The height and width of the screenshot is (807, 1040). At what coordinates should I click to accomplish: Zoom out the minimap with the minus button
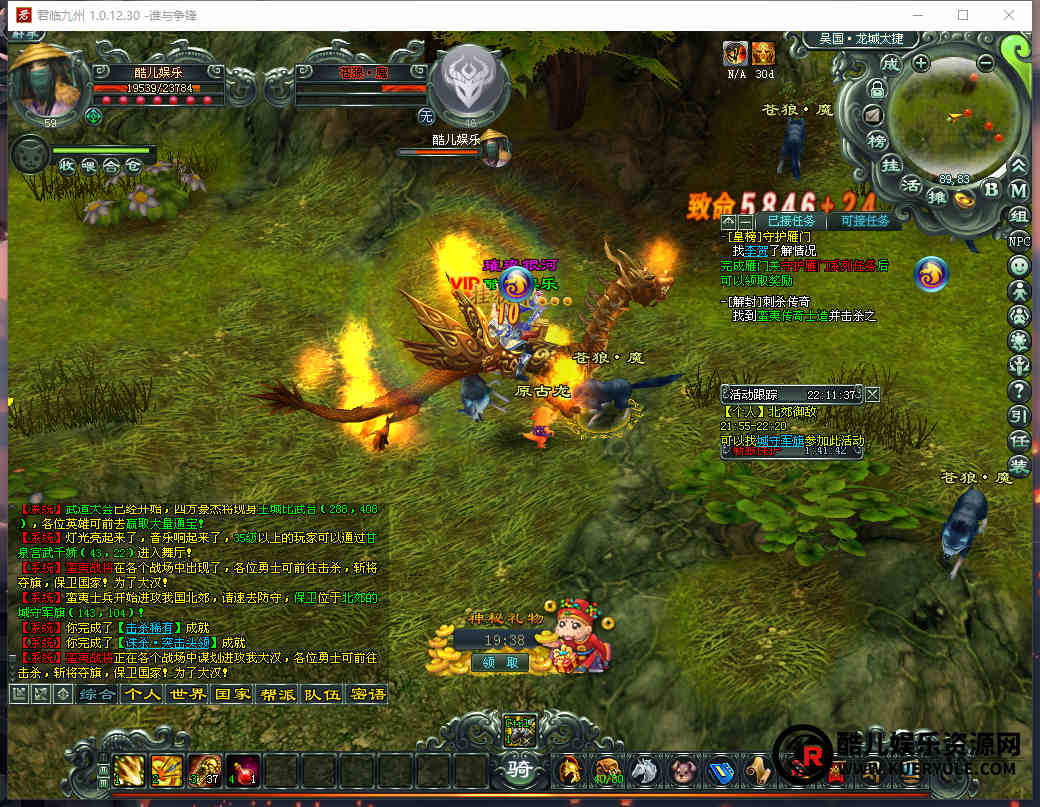(985, 63)
